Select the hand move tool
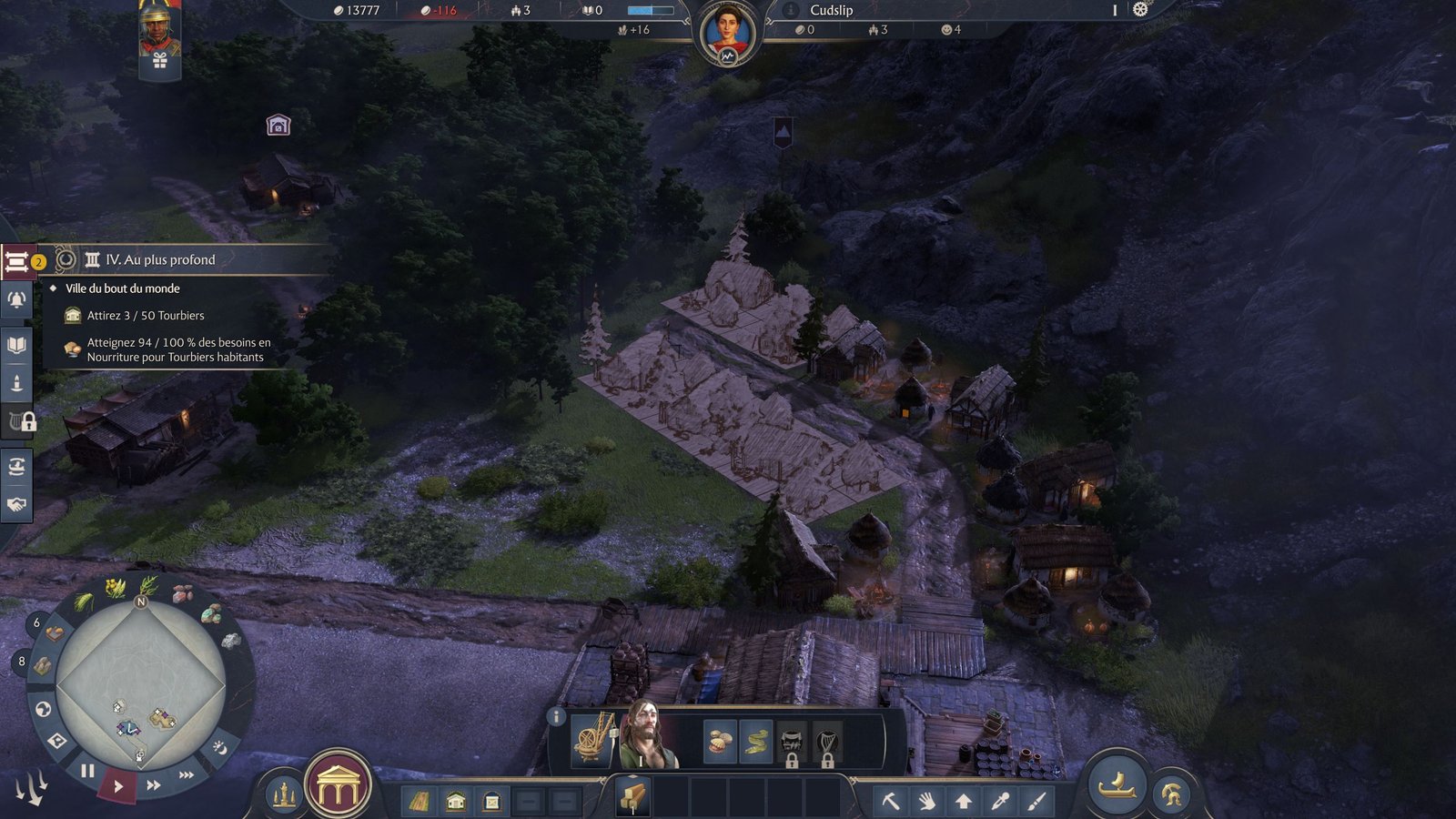 click(926, 801)
